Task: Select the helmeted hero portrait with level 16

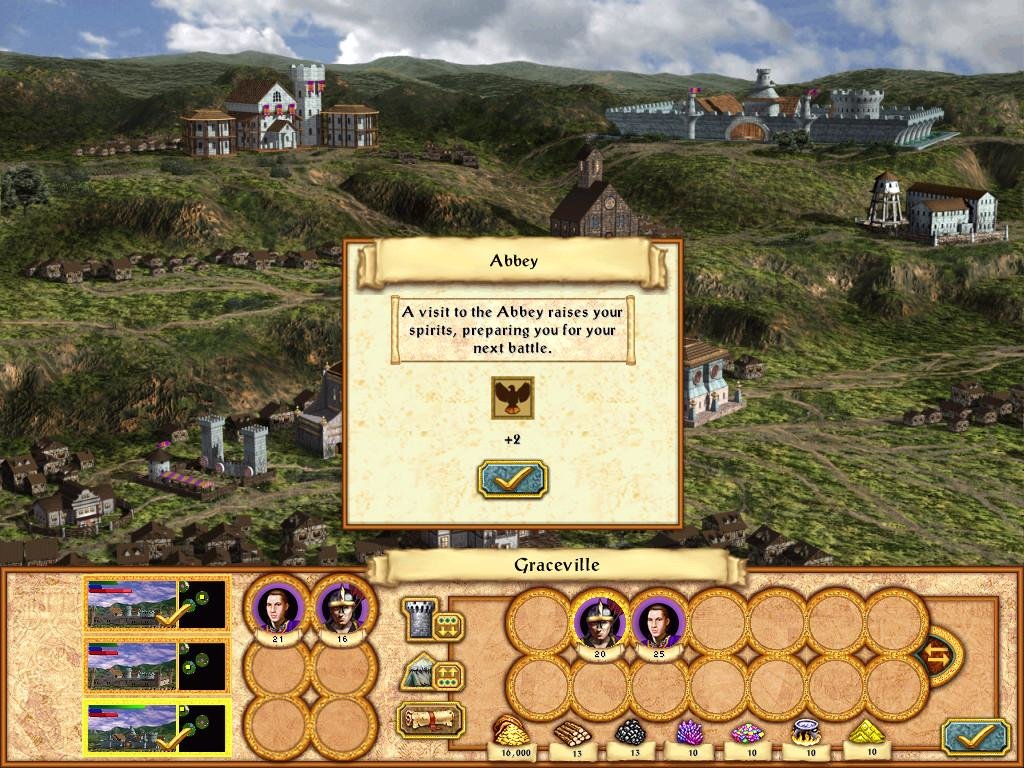Action: [x=343, y=607]
